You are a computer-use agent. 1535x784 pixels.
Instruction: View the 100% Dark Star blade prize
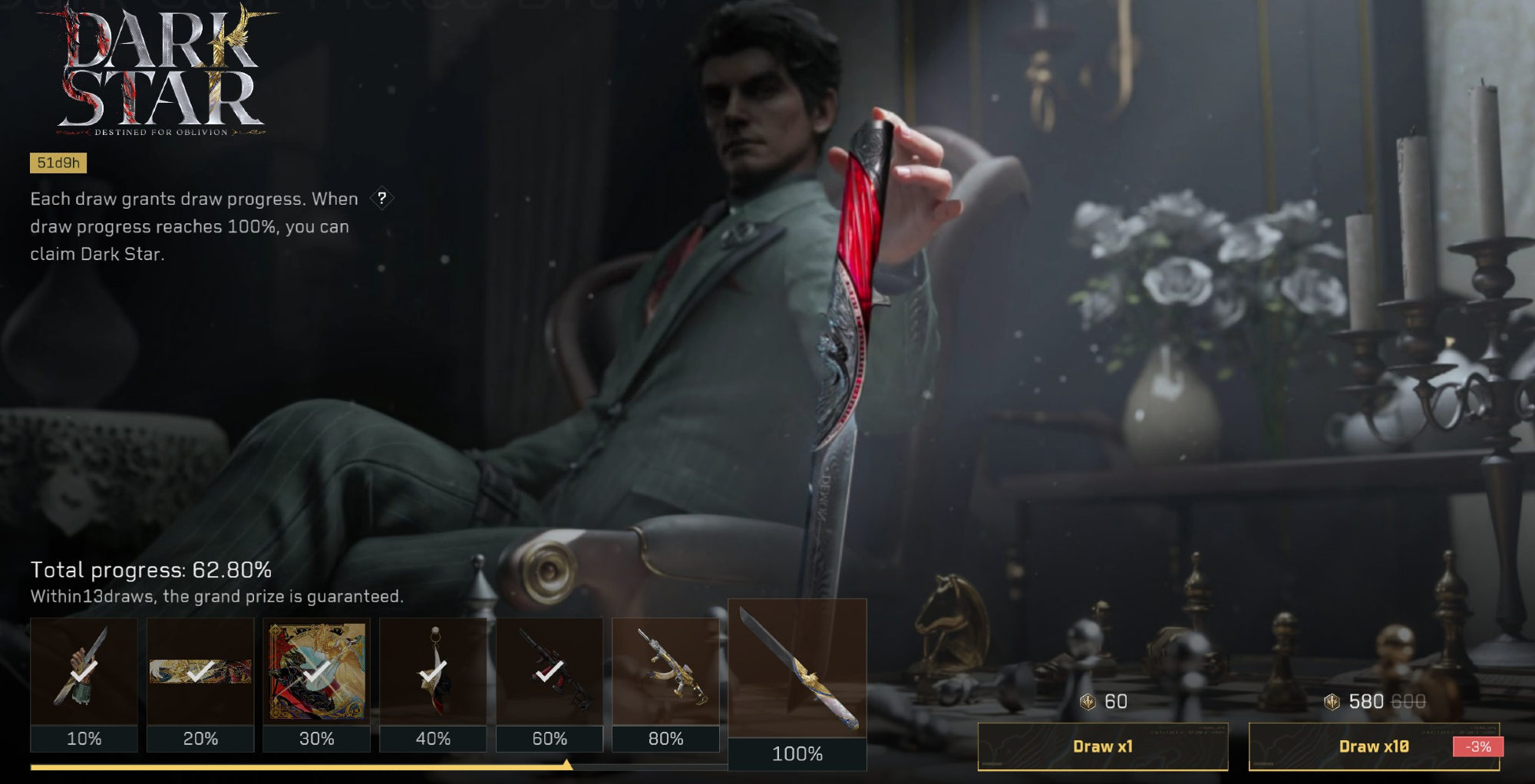pyautogui.click(x=797, y=669)
